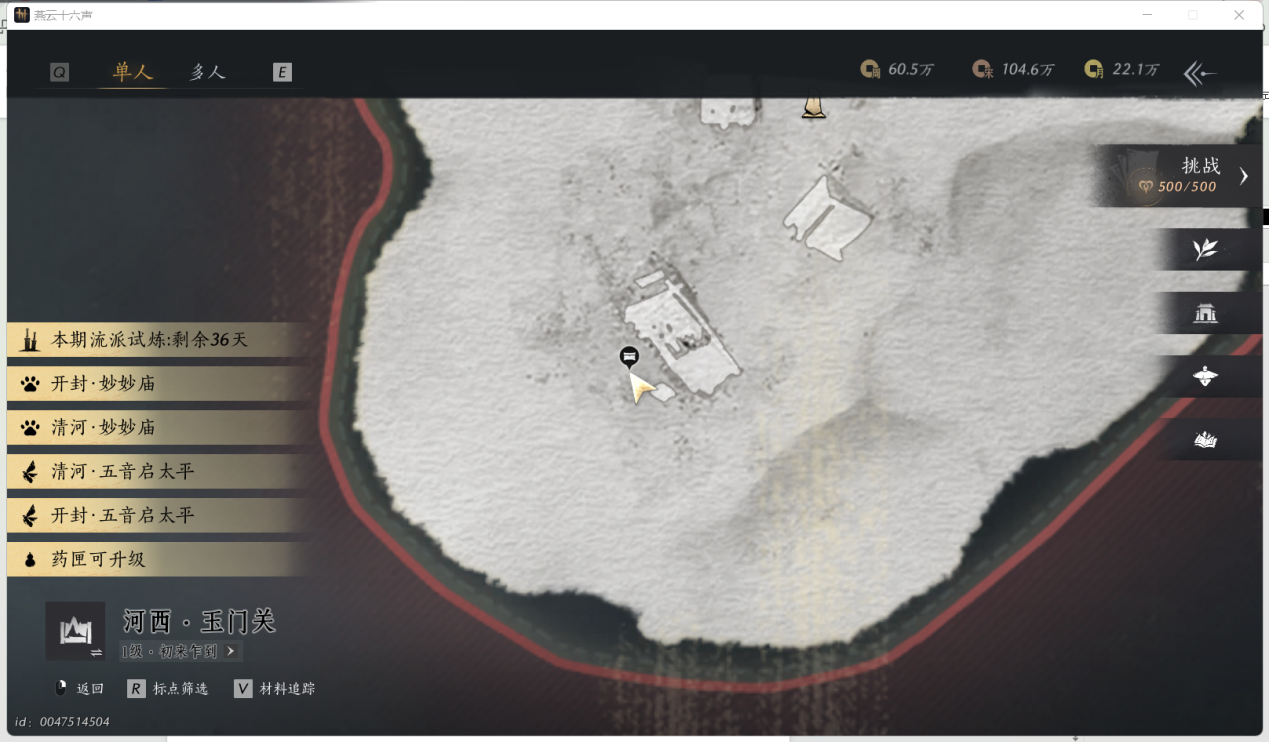Open the 药匣可升级 notification

point(98,560)
